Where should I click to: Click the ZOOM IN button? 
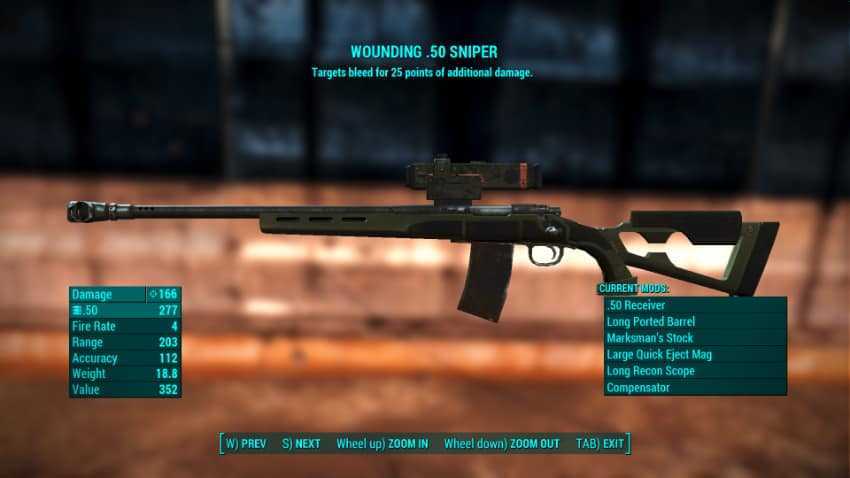pos(382,444)
